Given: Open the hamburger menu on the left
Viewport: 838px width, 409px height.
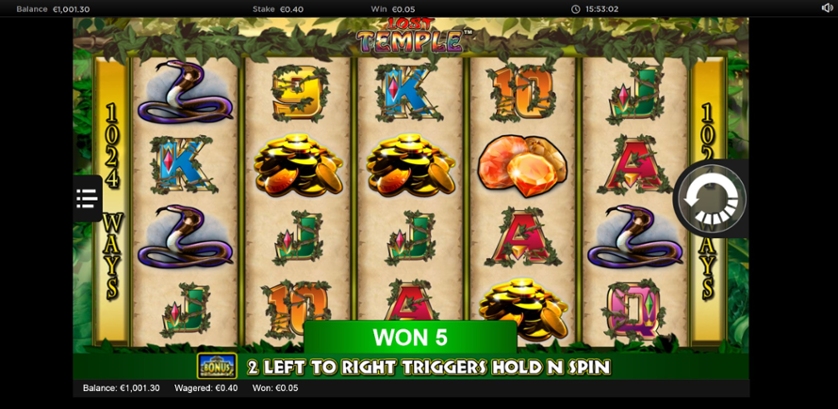Looking at the screenshot, I should [x=87, y=198].
